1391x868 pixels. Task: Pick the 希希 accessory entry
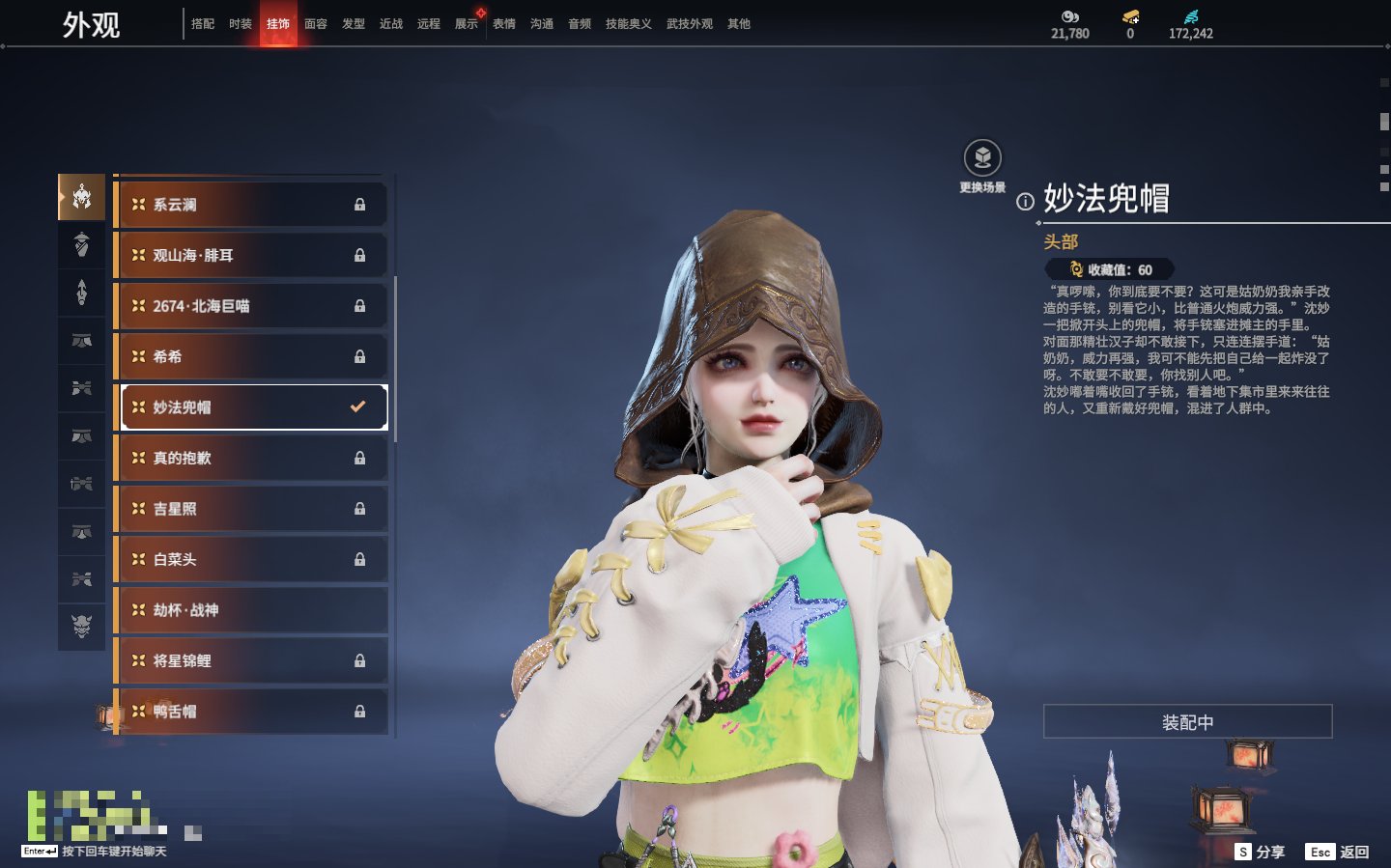click(251, 357)
